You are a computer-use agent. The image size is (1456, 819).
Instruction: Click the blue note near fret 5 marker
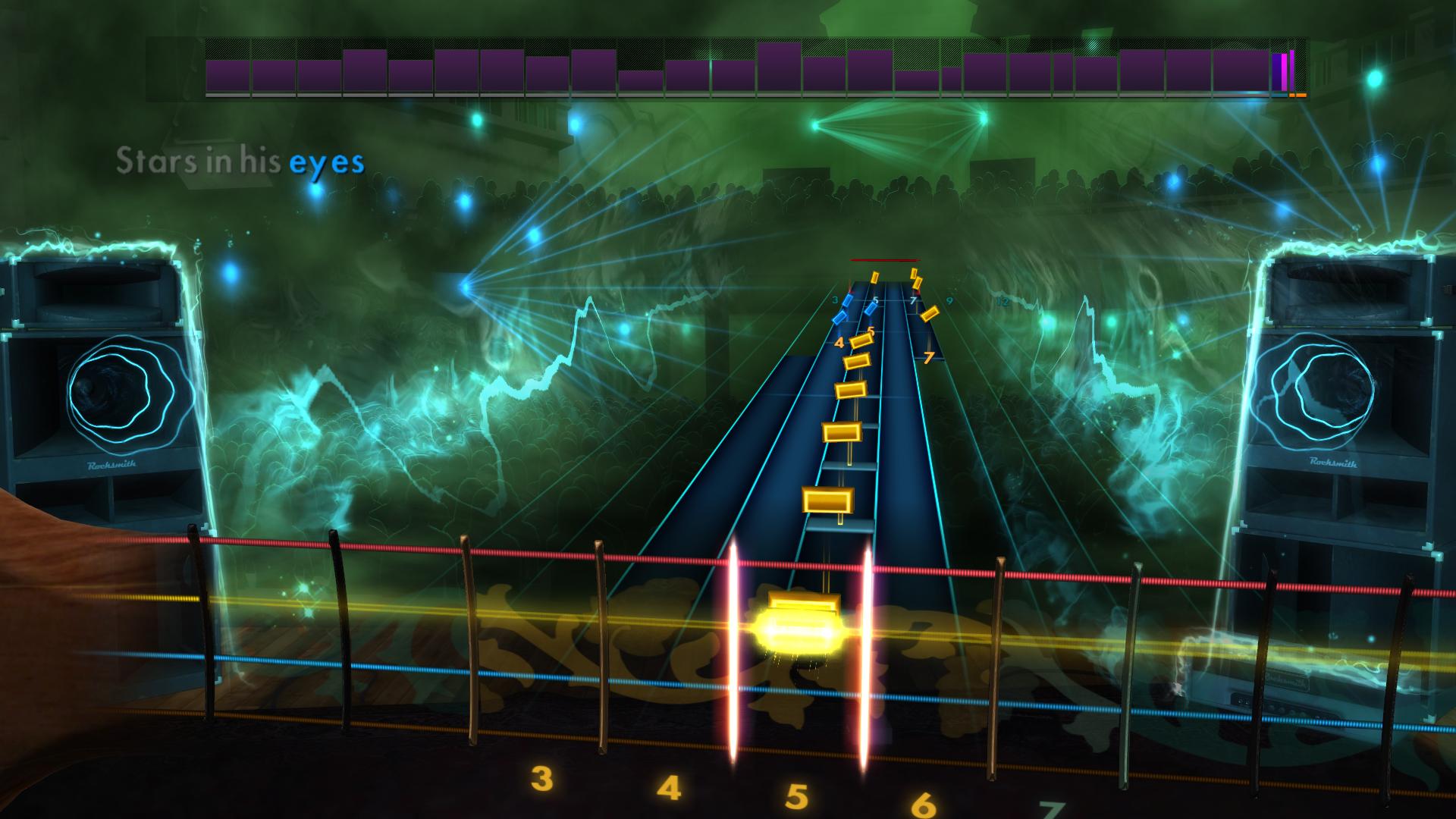871,309
